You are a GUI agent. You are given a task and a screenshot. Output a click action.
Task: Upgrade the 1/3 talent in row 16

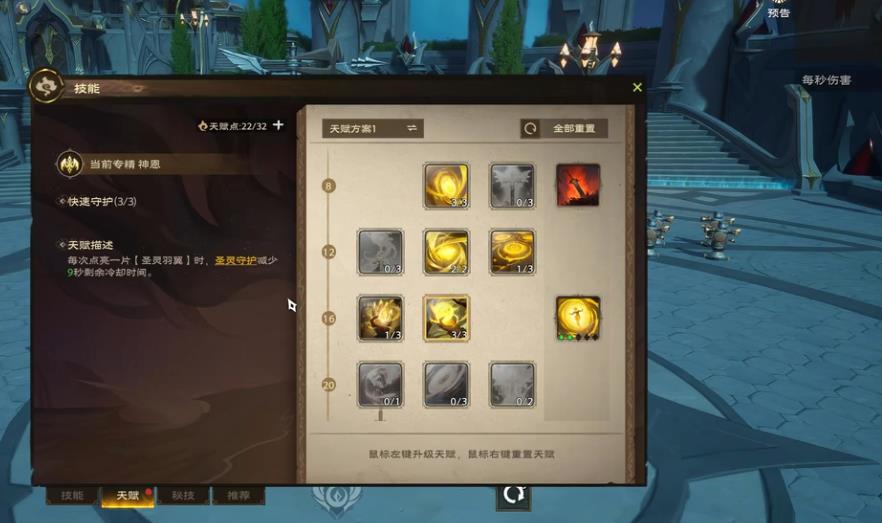(x=380, y=318)
